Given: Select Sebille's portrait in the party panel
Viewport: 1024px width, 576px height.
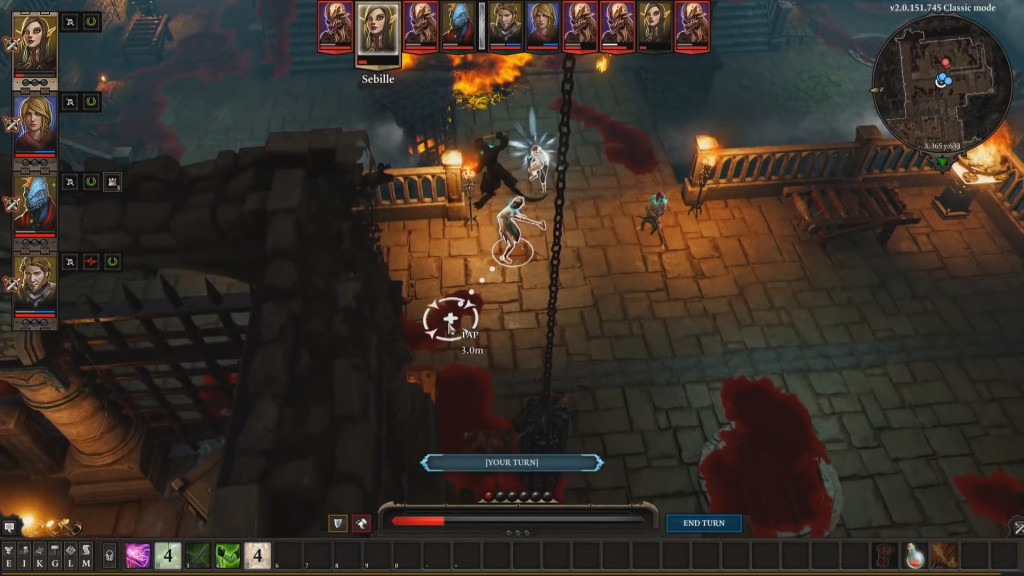Looking at the screenshot, I should pyautogui.click(x=35, y=44).
